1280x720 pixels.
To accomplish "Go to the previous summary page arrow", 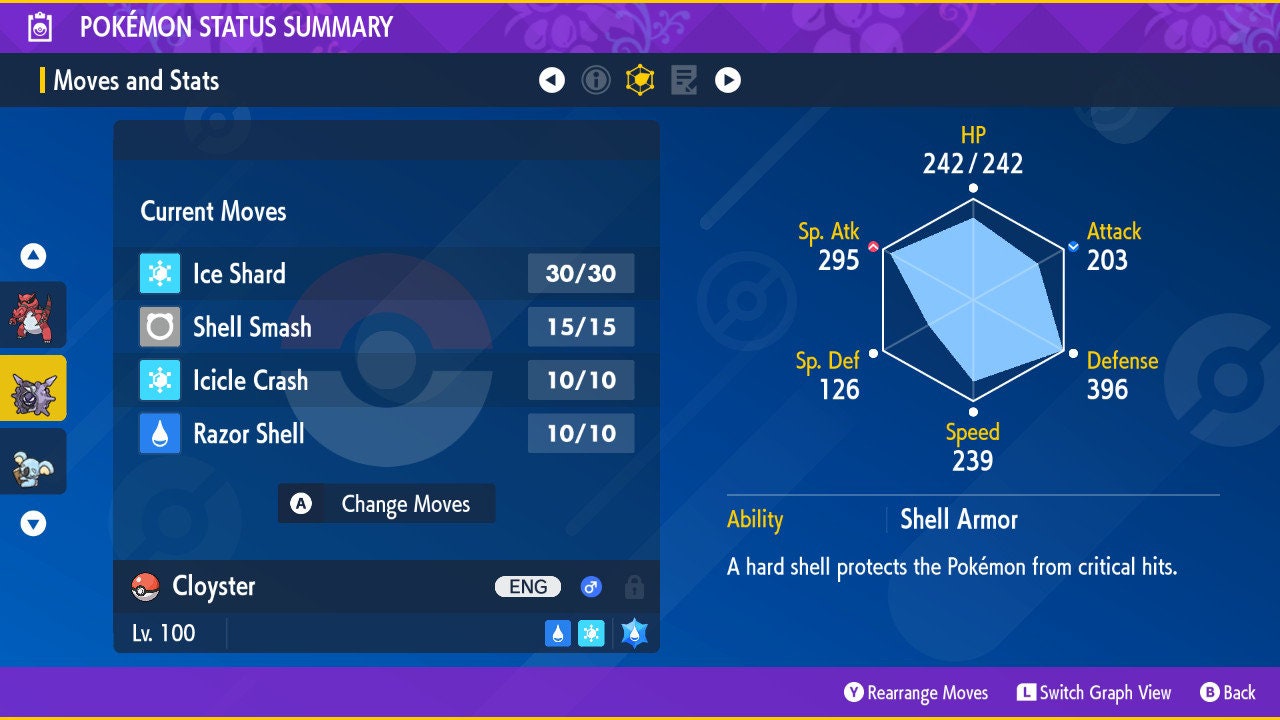I will pyautogui.click(x=552, y=80).
